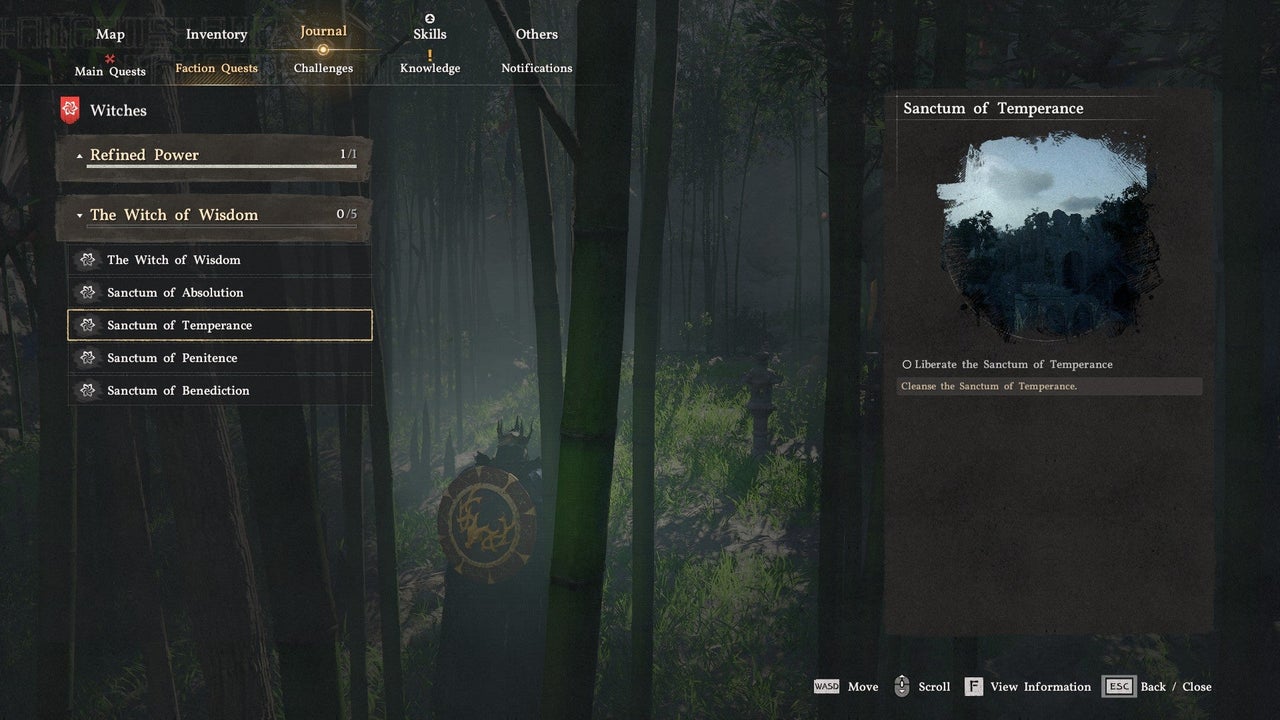Open the Inventory tab

click(216, 34)
